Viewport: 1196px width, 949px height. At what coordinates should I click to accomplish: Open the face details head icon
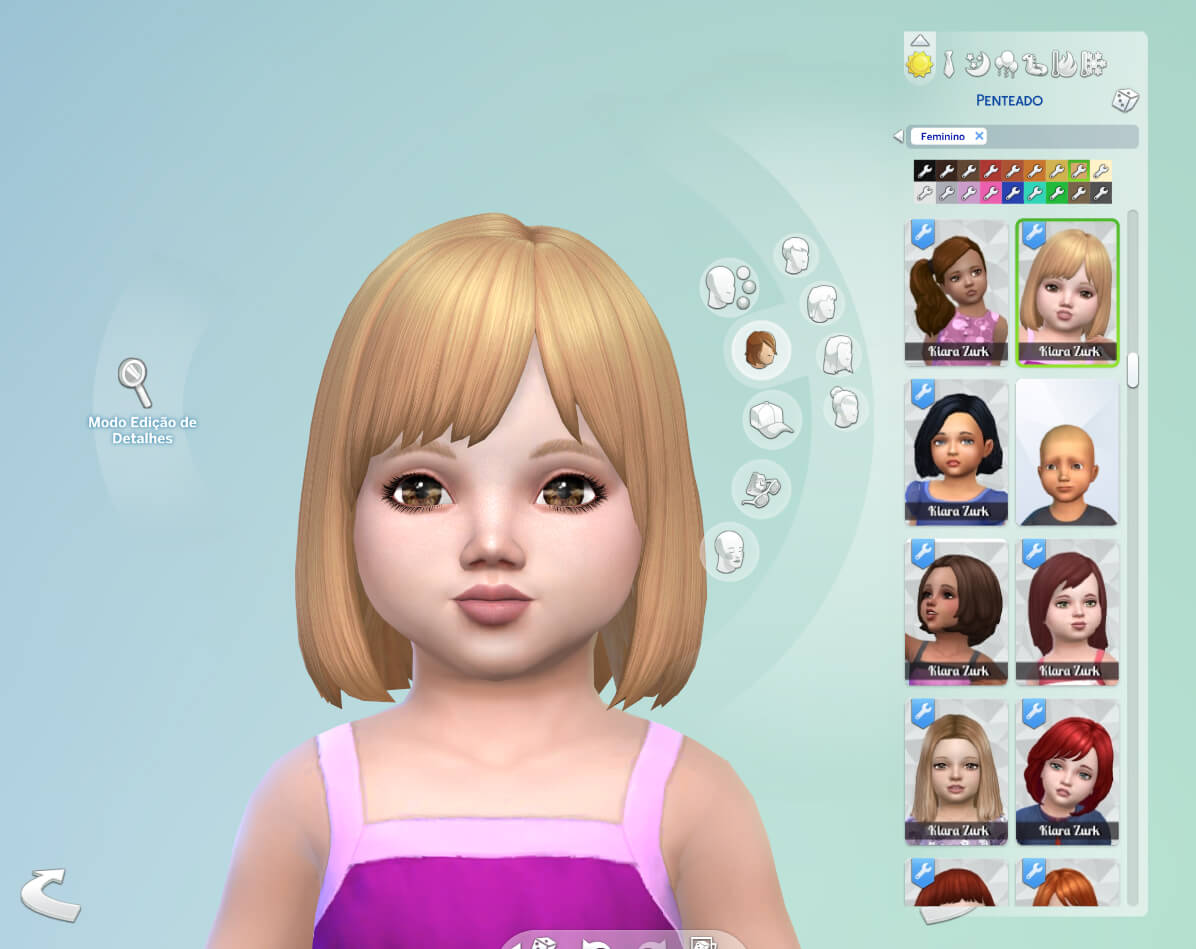729,551
